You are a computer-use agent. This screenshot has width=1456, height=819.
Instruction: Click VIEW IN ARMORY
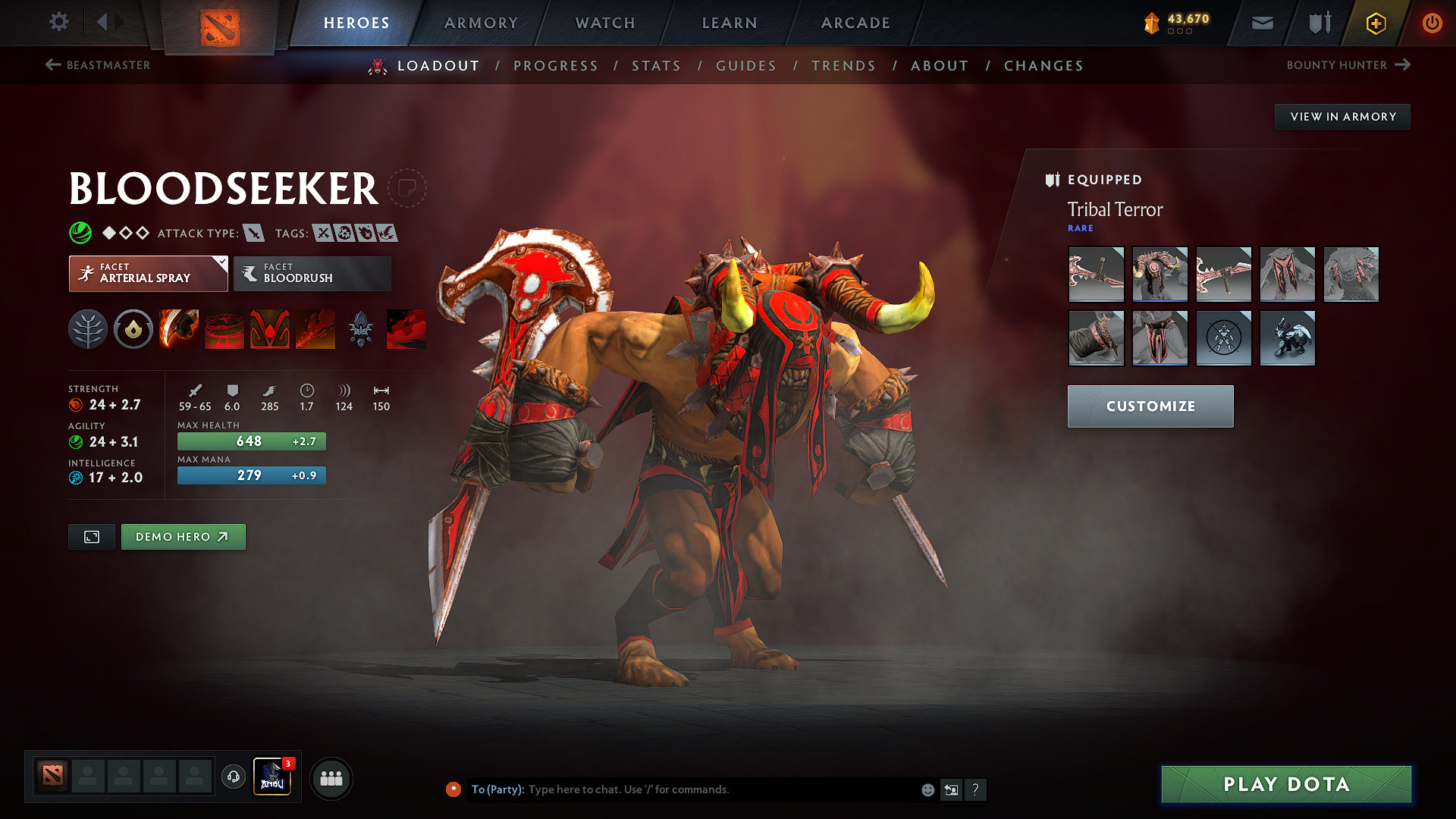pos(1342,116)
